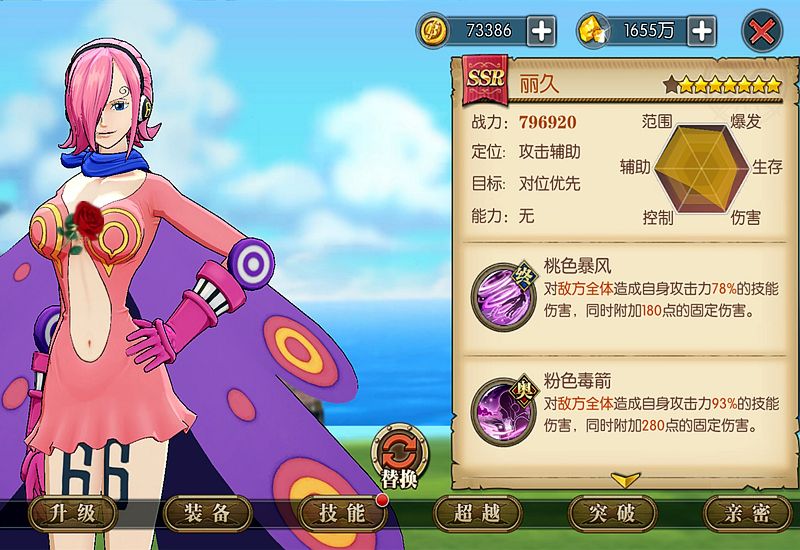This screenshot has height=550, width=800.
Task: Close the character screen with red X
Action: tap(761, 31)
